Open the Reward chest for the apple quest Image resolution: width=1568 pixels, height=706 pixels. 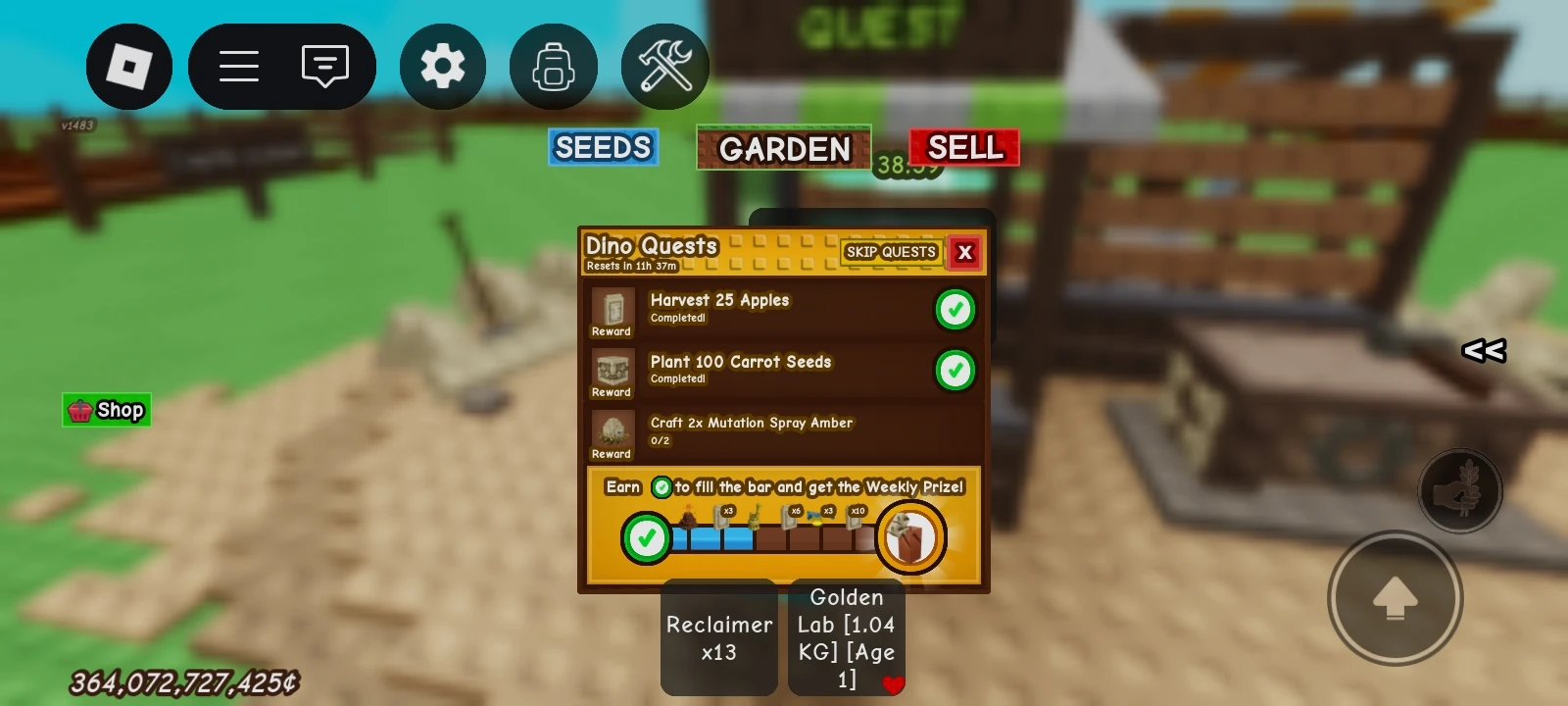coord(610,312)
